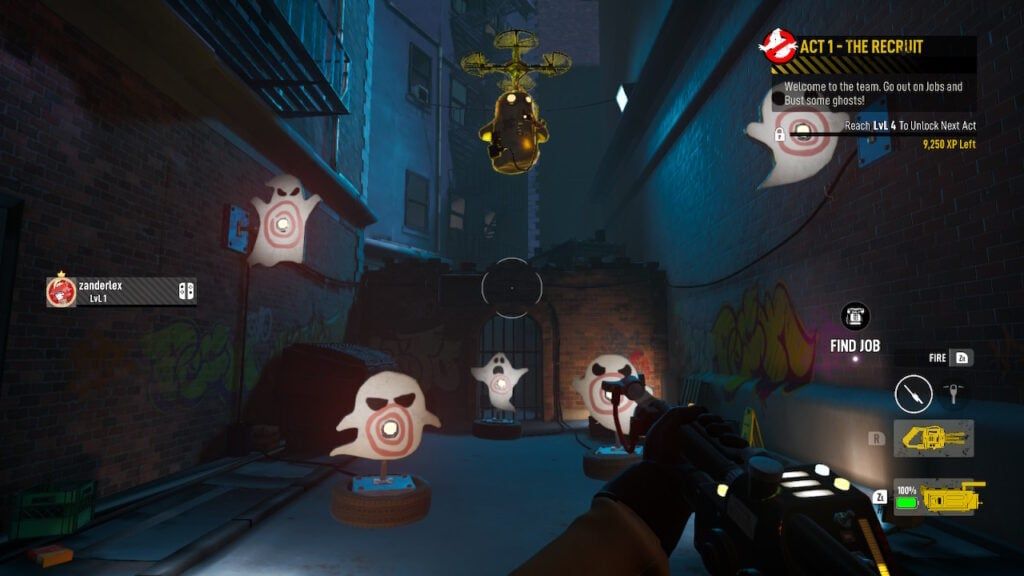
Task: Click the Find Job telephone icon
Action: 855,316
